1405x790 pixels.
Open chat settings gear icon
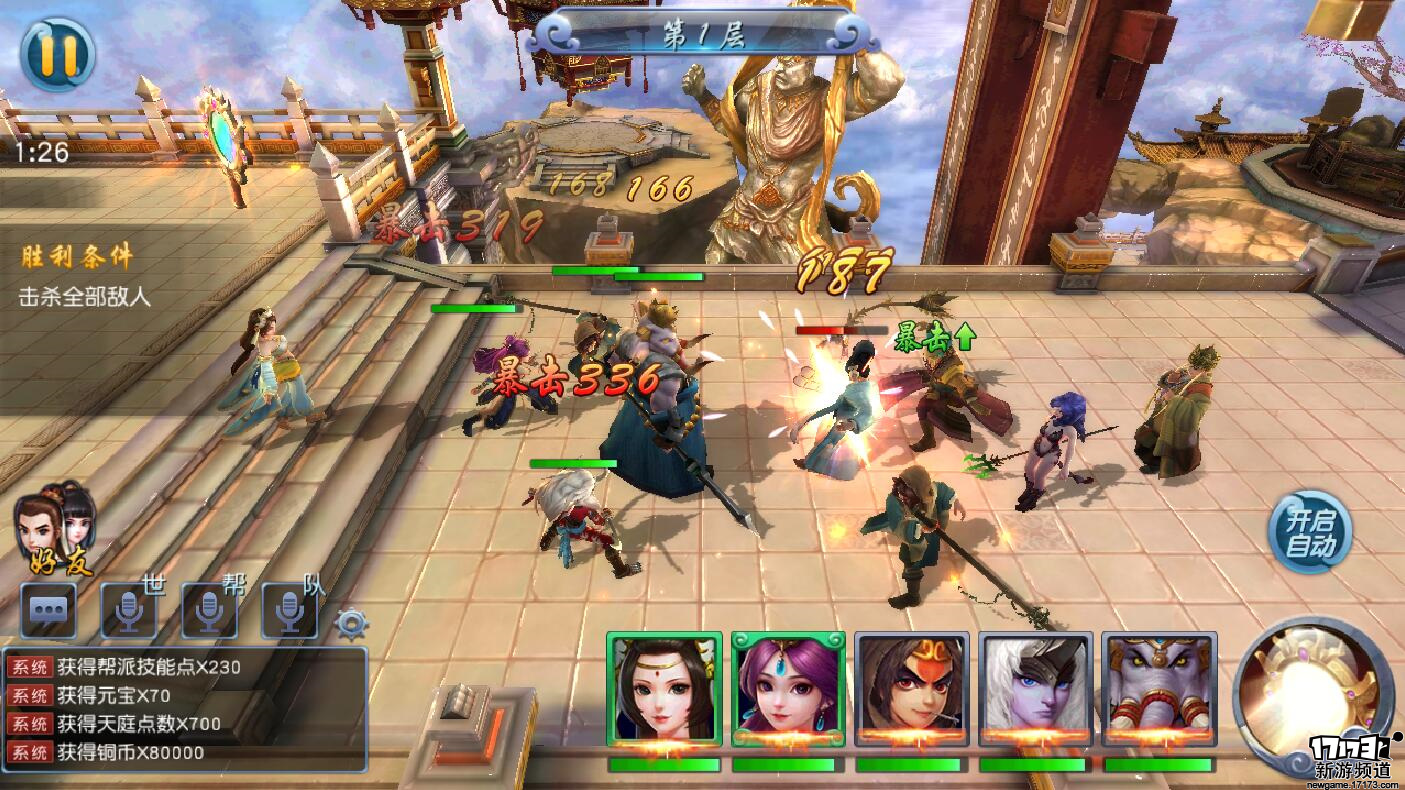tap(351, 624)
